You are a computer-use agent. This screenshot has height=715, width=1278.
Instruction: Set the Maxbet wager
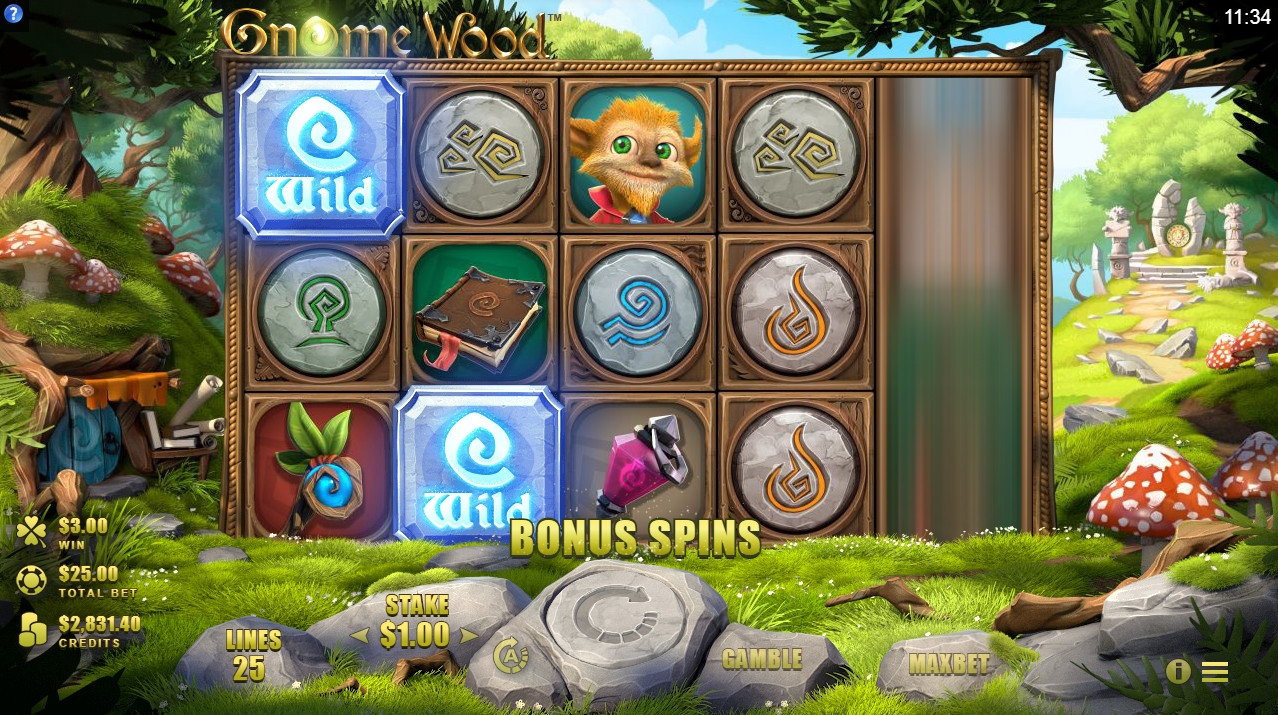(948, 664)
